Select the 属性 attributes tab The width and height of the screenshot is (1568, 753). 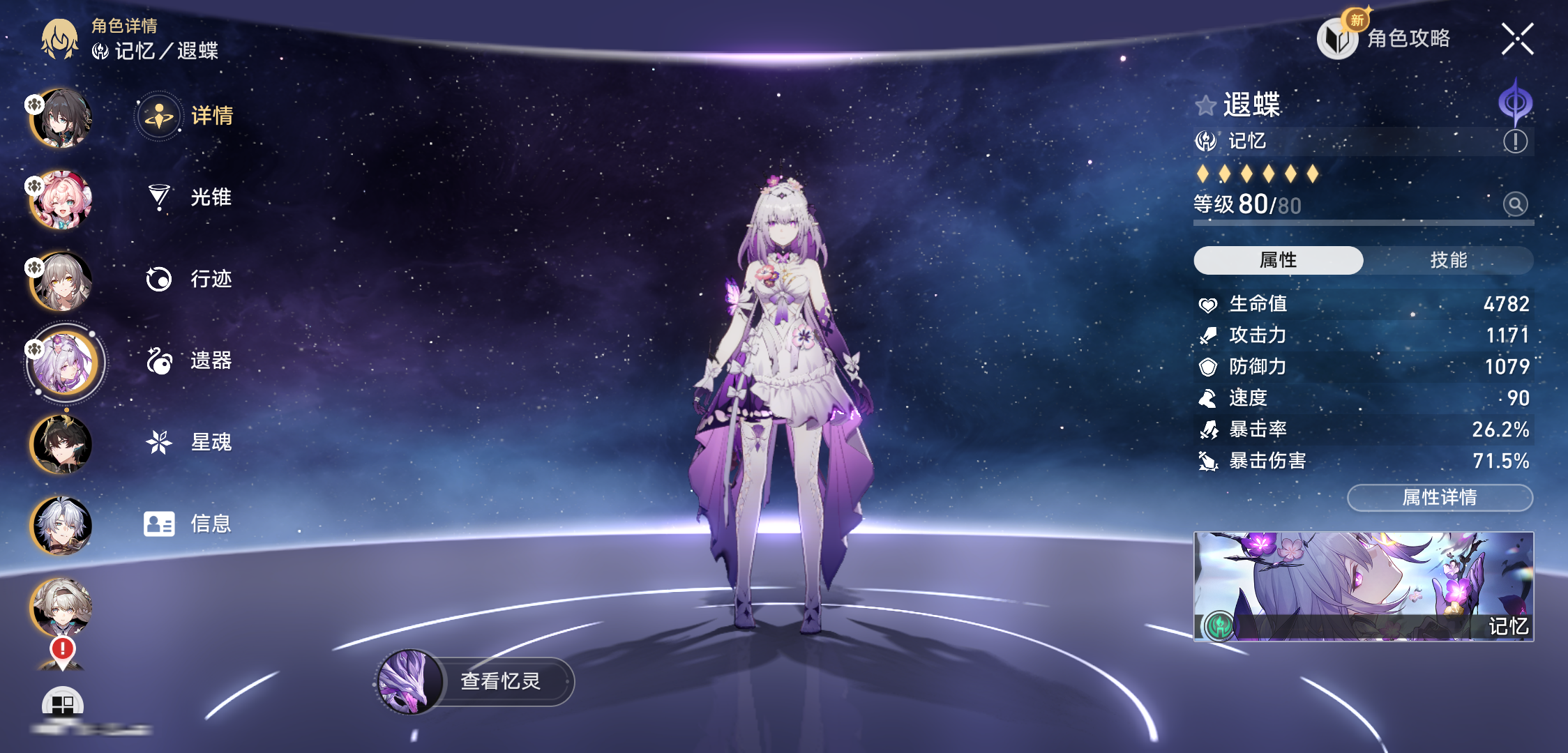click(x=1278, y=260)
